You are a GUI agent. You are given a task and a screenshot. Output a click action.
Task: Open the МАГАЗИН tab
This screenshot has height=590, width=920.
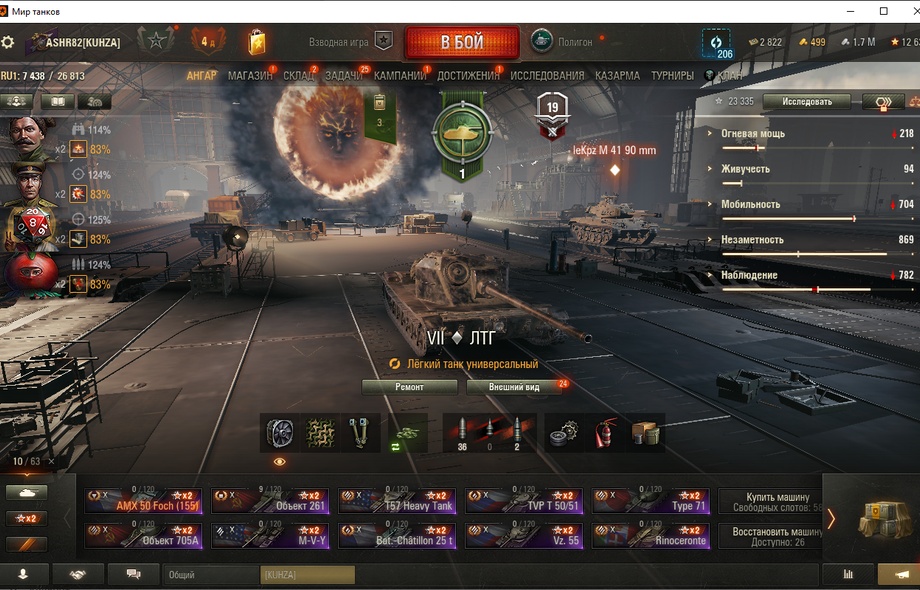[x=250, y=76]
